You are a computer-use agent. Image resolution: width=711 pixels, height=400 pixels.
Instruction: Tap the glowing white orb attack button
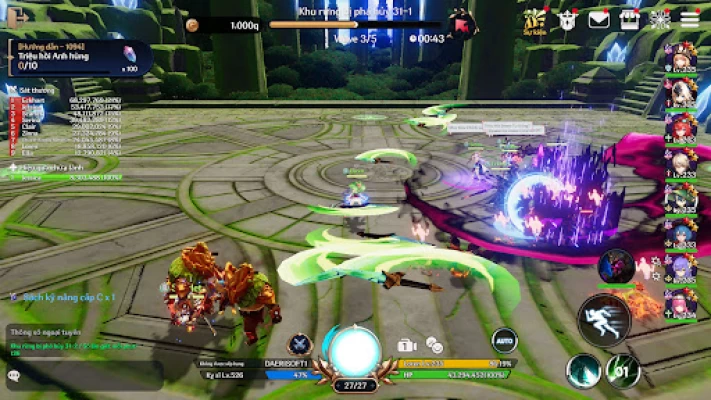point(354,350)
